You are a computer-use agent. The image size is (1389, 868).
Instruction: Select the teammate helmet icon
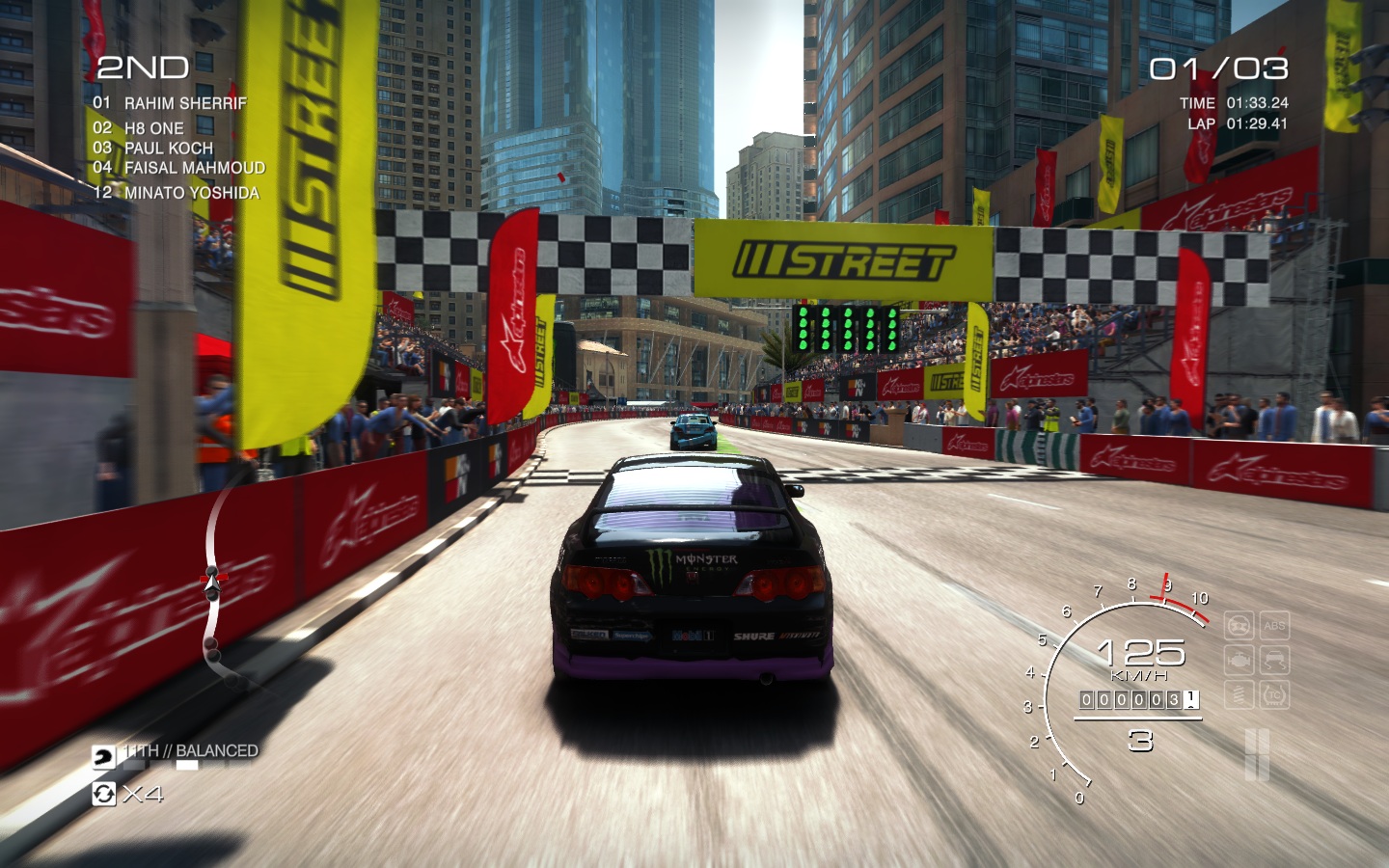point(103,757)
